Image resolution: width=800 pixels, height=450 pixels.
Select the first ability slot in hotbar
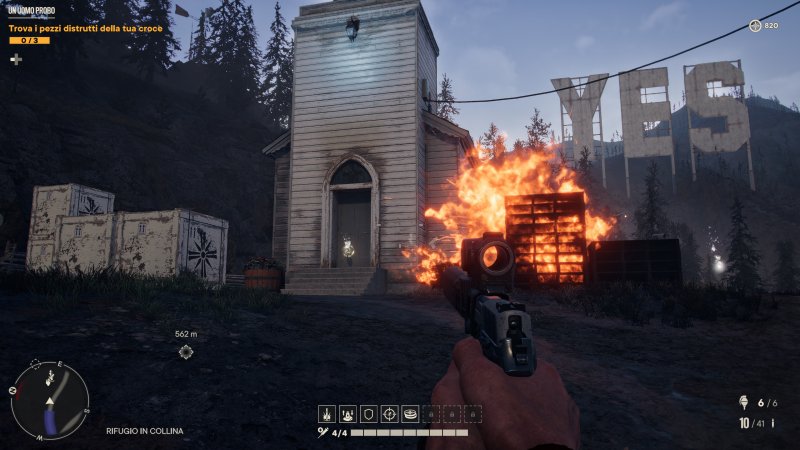click(x=327, y=413)
